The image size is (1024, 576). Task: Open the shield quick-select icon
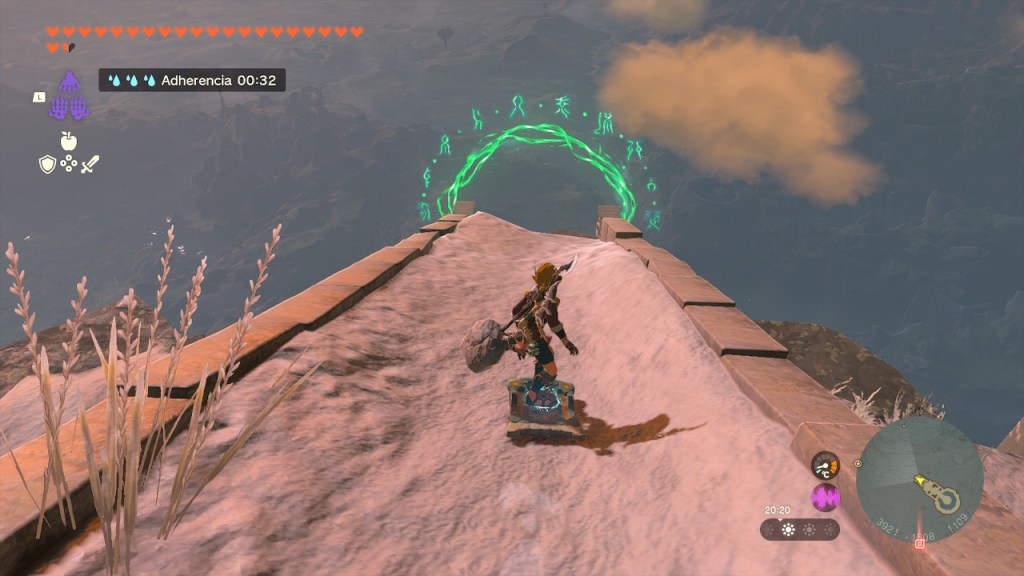click(47, 164)
